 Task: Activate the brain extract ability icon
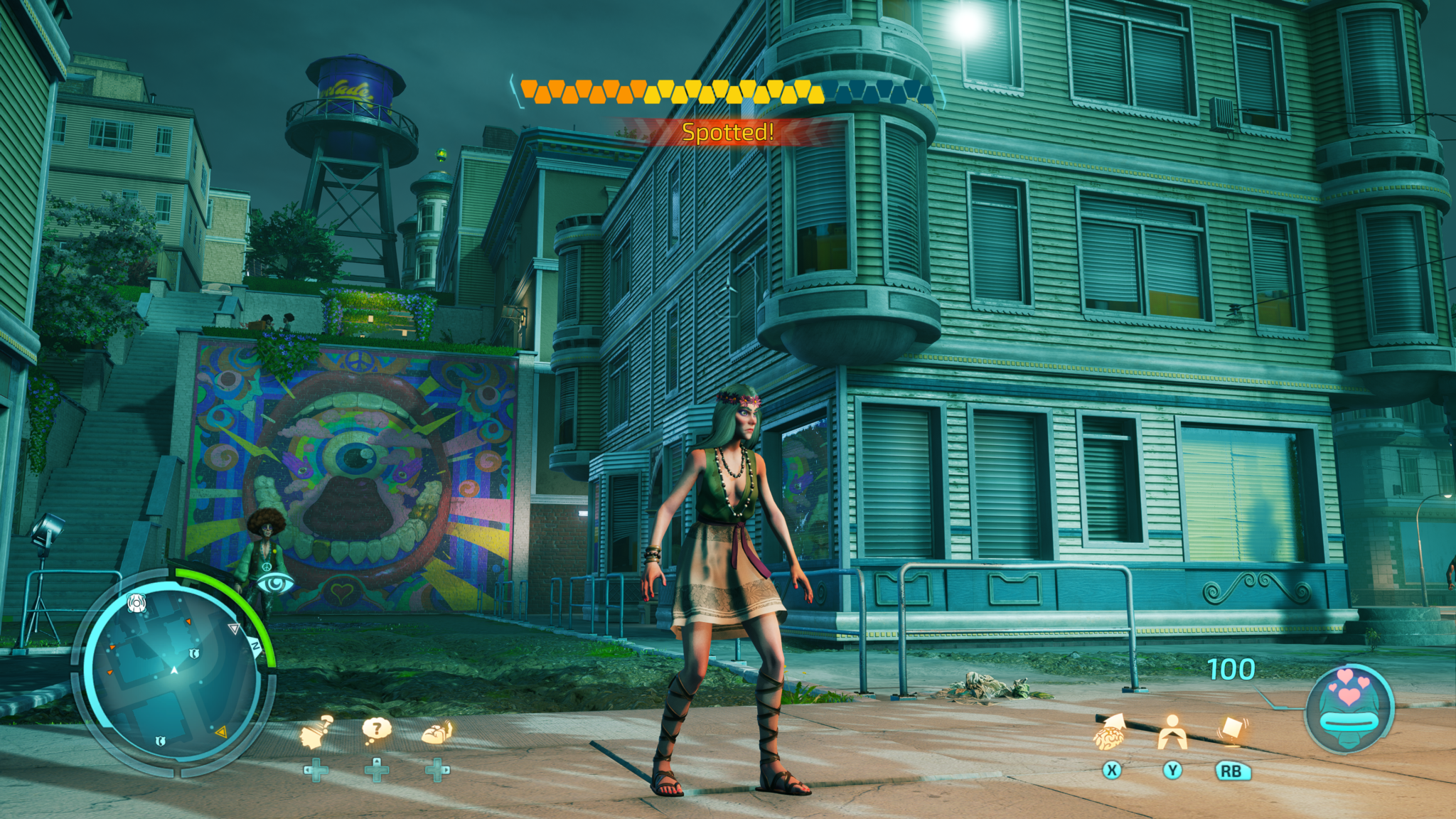point(1109,732)
